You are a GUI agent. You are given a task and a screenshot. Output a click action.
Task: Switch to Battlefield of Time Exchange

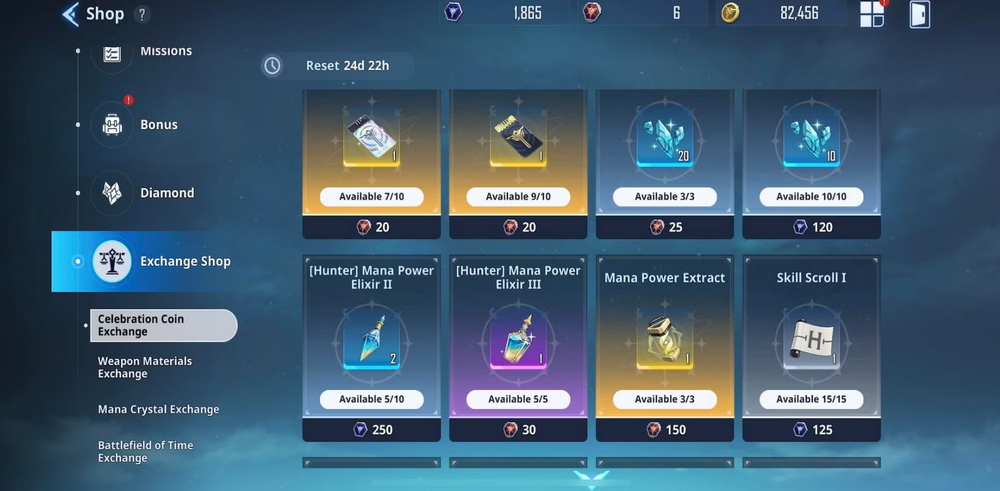click(x=145, y=451)
